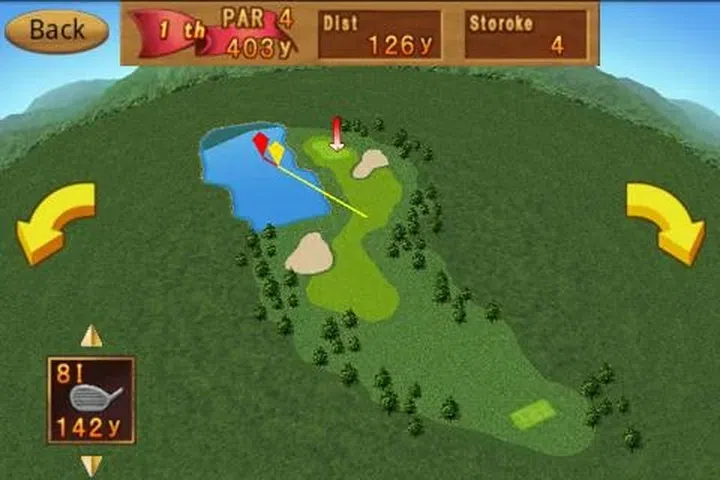Screen dimensions: 720x480
Task: Tap the 8I club selection box
Action: [91, 400]
